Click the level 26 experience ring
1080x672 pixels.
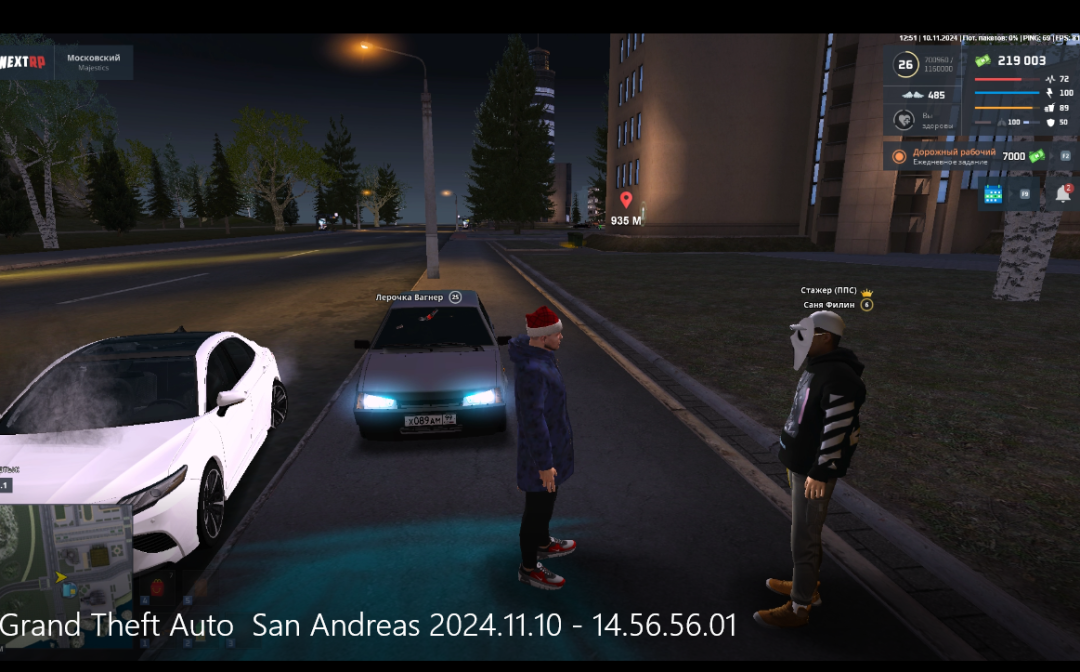tap(905, 66)
